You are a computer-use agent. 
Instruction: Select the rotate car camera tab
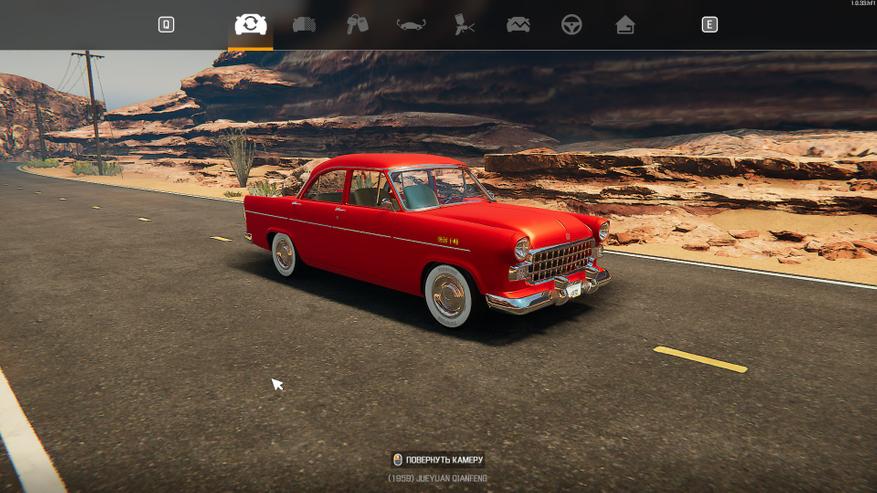tap(250, 24)
